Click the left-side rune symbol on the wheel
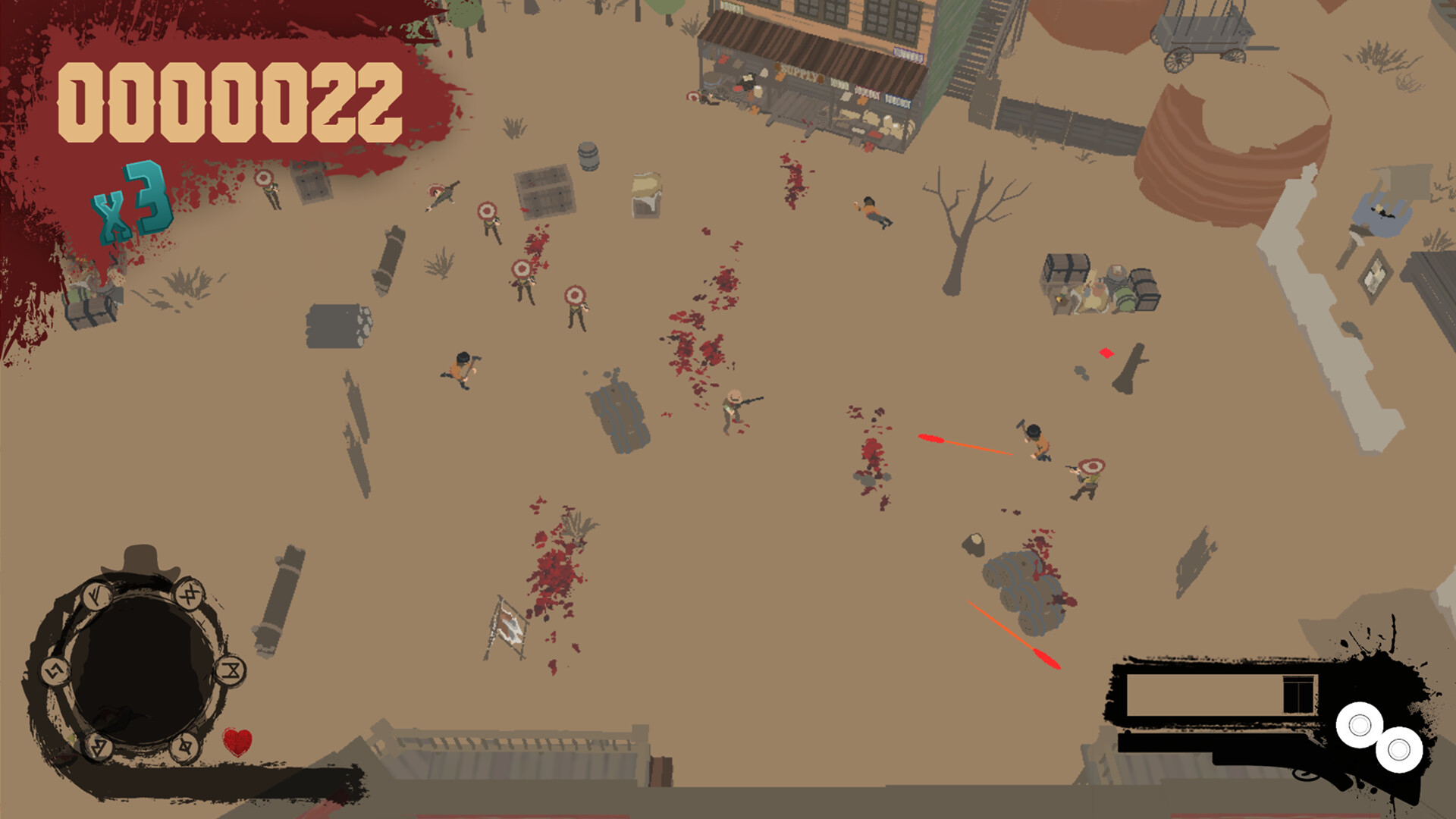 click(55, 671)
